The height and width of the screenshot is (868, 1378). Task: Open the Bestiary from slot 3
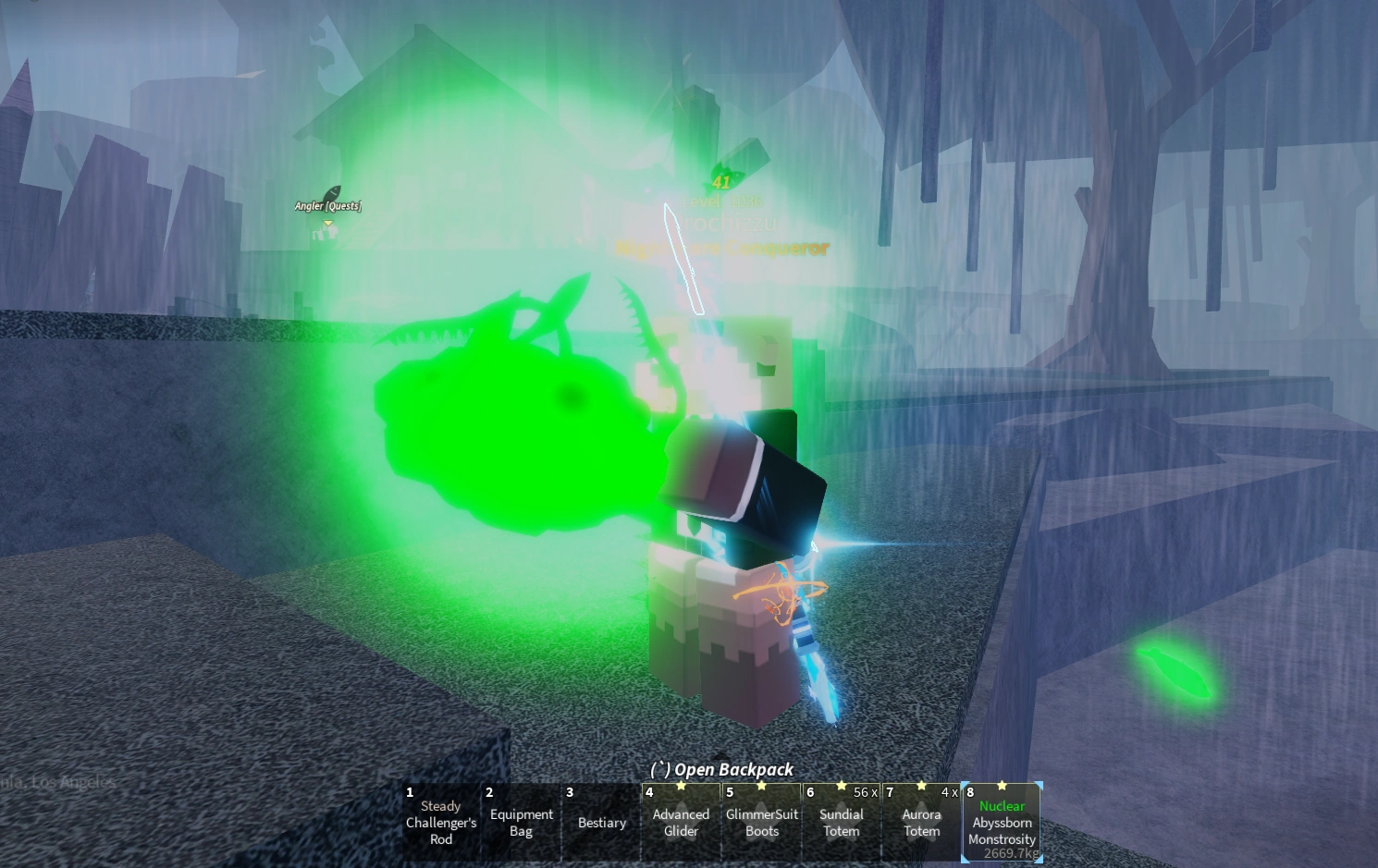click(x=601, y=822)
